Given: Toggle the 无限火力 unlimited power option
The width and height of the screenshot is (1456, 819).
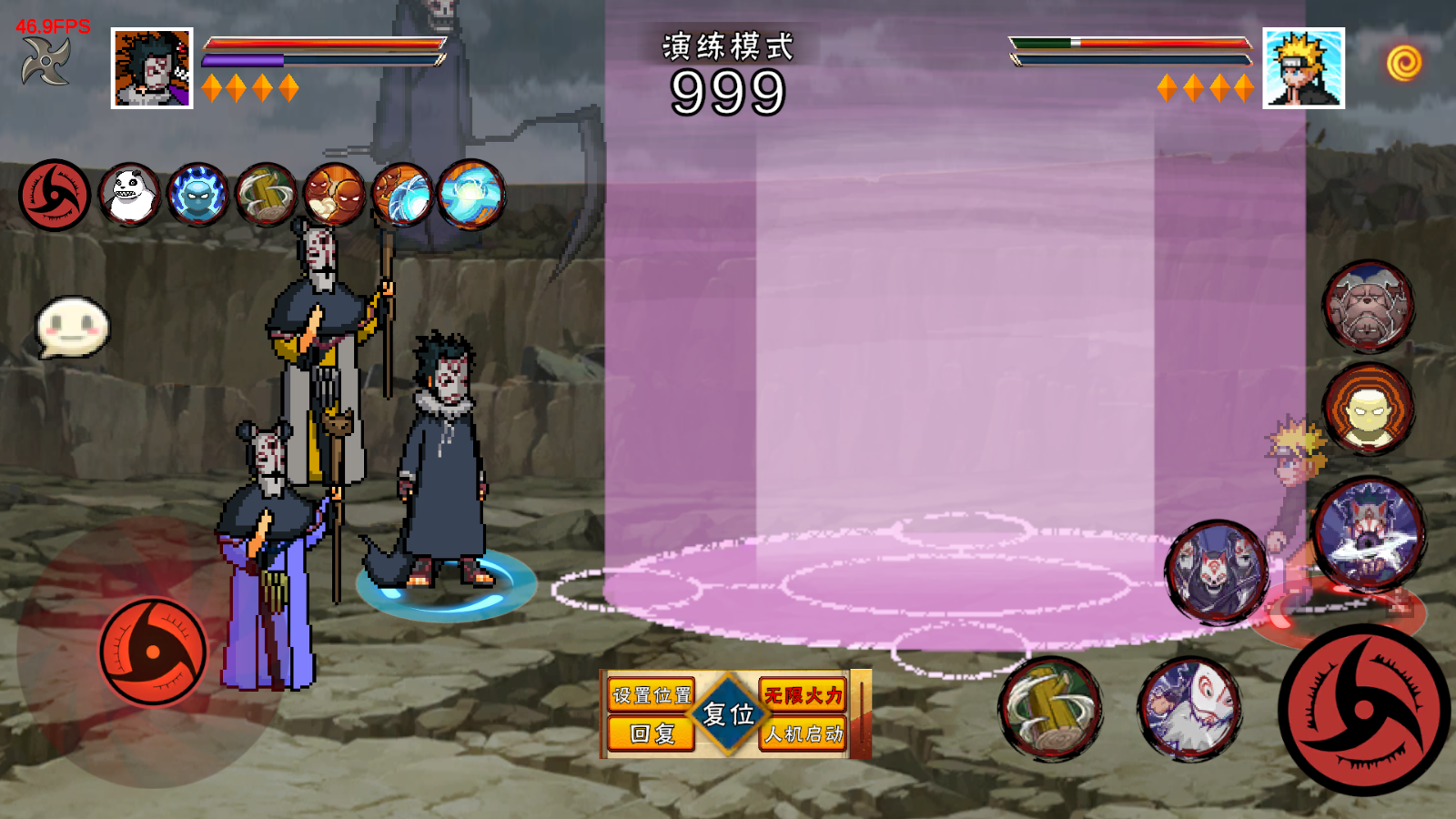Looking at the screenshot, I should coord(804,696).
